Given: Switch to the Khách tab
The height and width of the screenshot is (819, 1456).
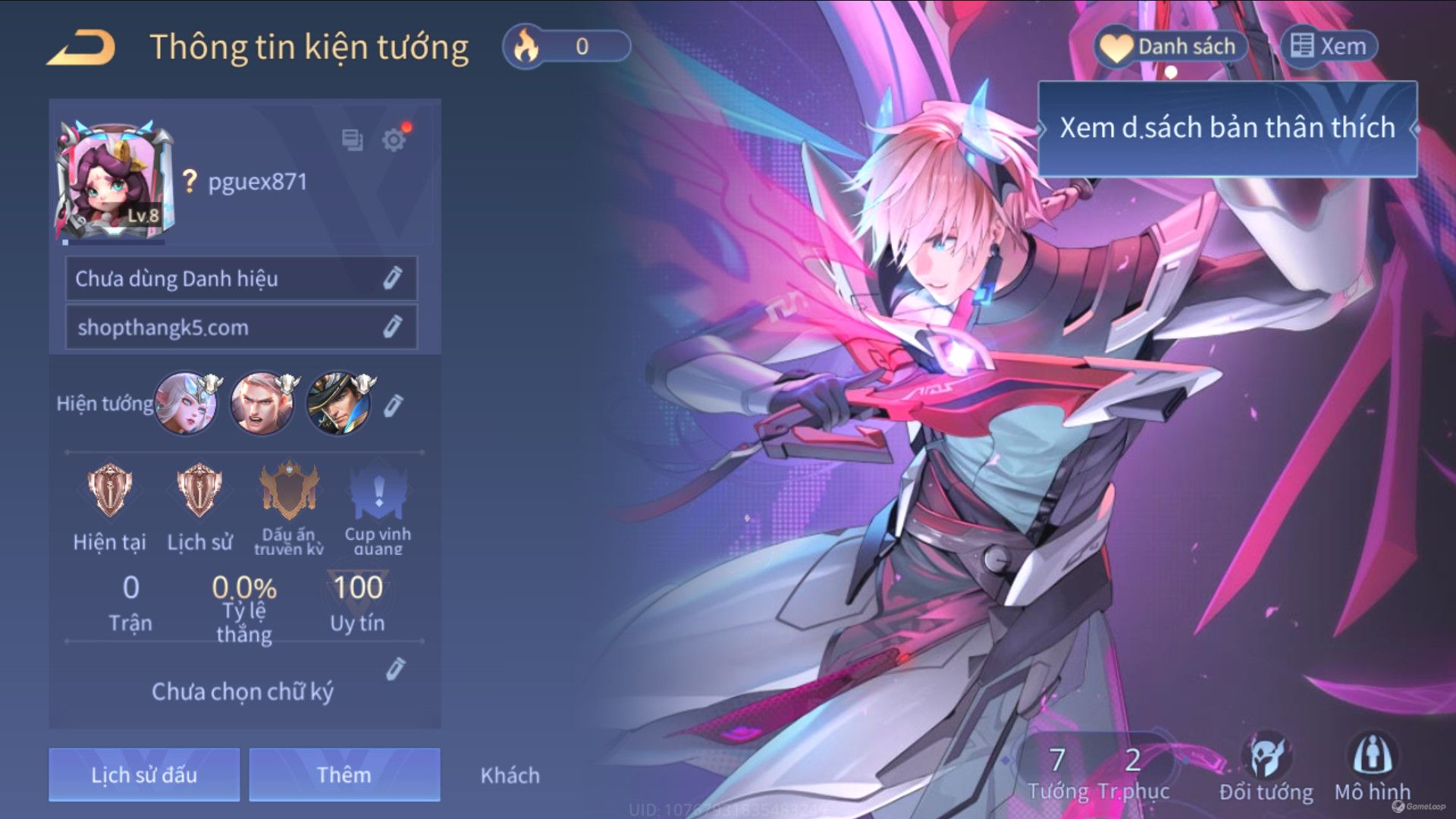Looking at the screenshot, I should pyautogui.click(x=510, y=775).
